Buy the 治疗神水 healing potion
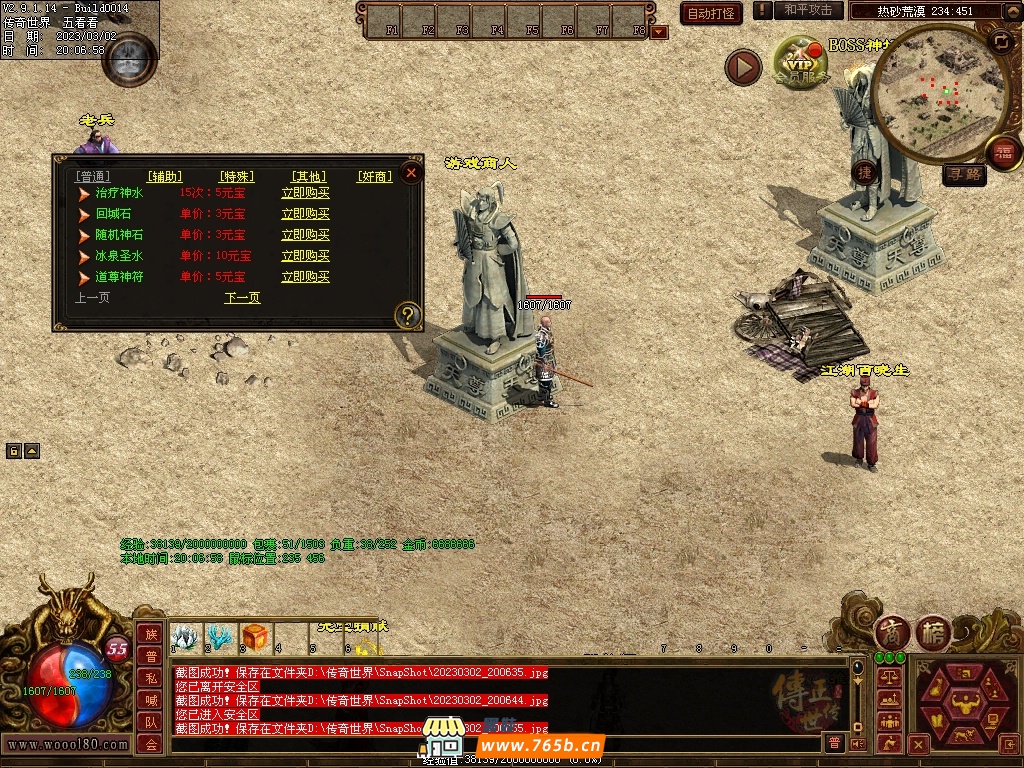Viewport: 1024px width, 768px height. pyautogui.click(x=305, y=193)
